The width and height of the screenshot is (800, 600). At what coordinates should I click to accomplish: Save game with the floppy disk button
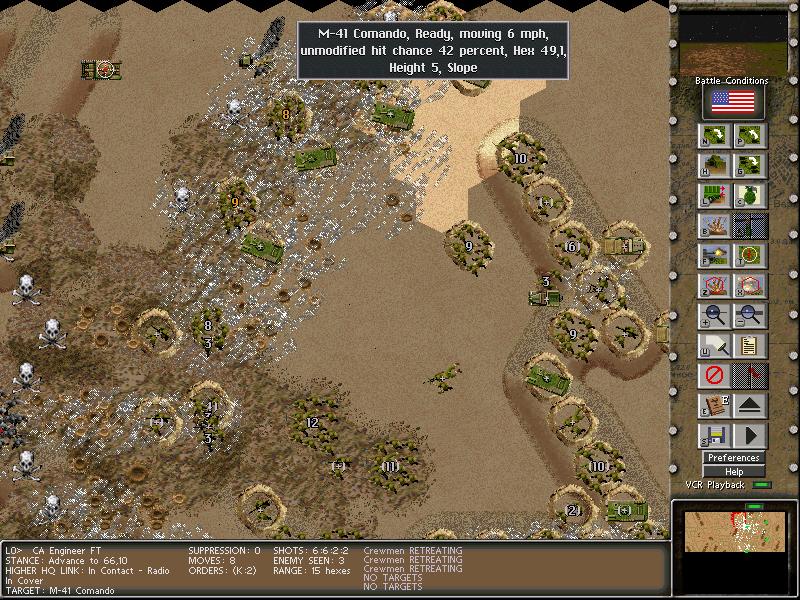pos(714,437)
